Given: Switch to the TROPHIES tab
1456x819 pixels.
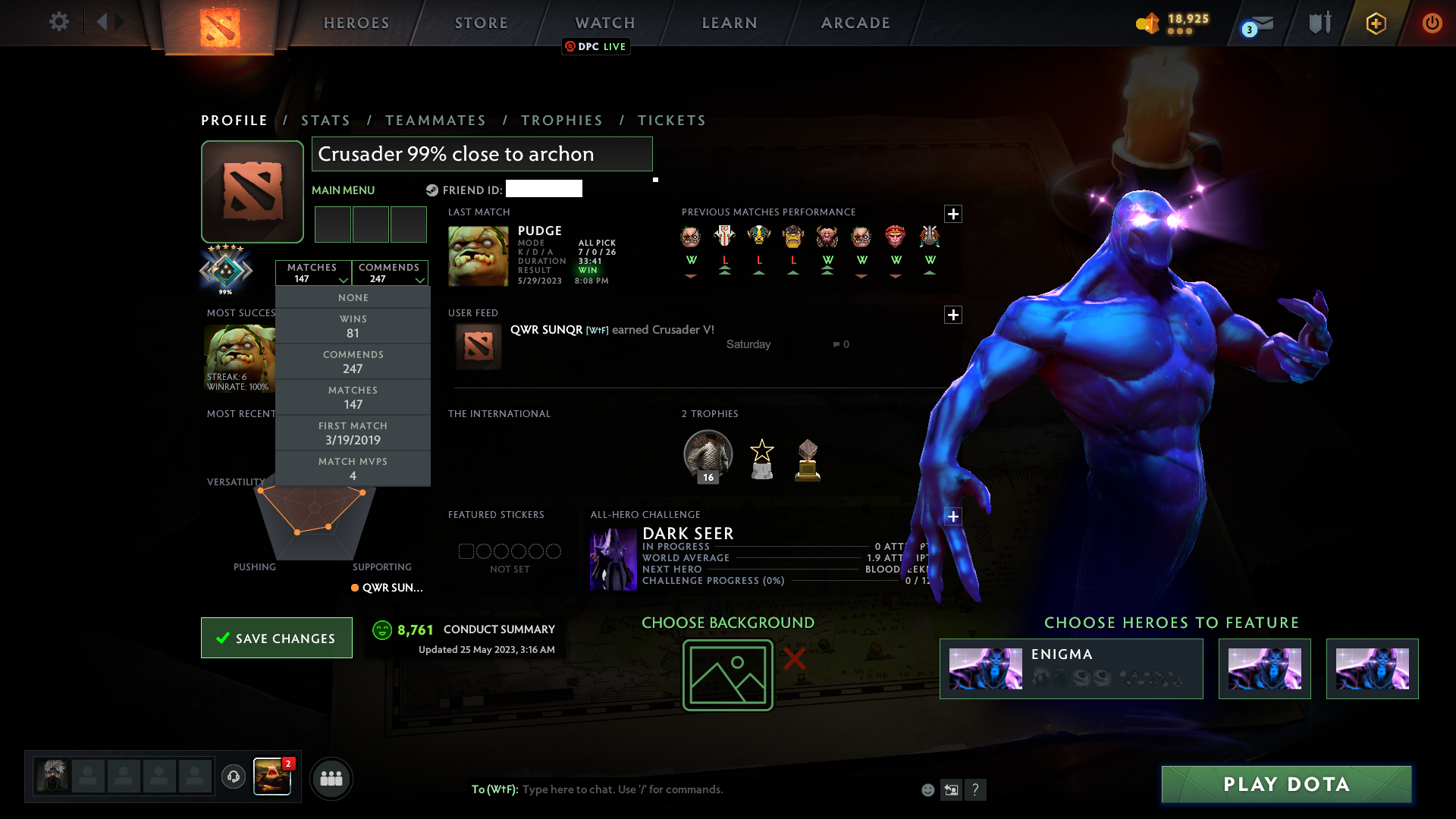Looking at the screenshot, I should (x=561, y=120).
